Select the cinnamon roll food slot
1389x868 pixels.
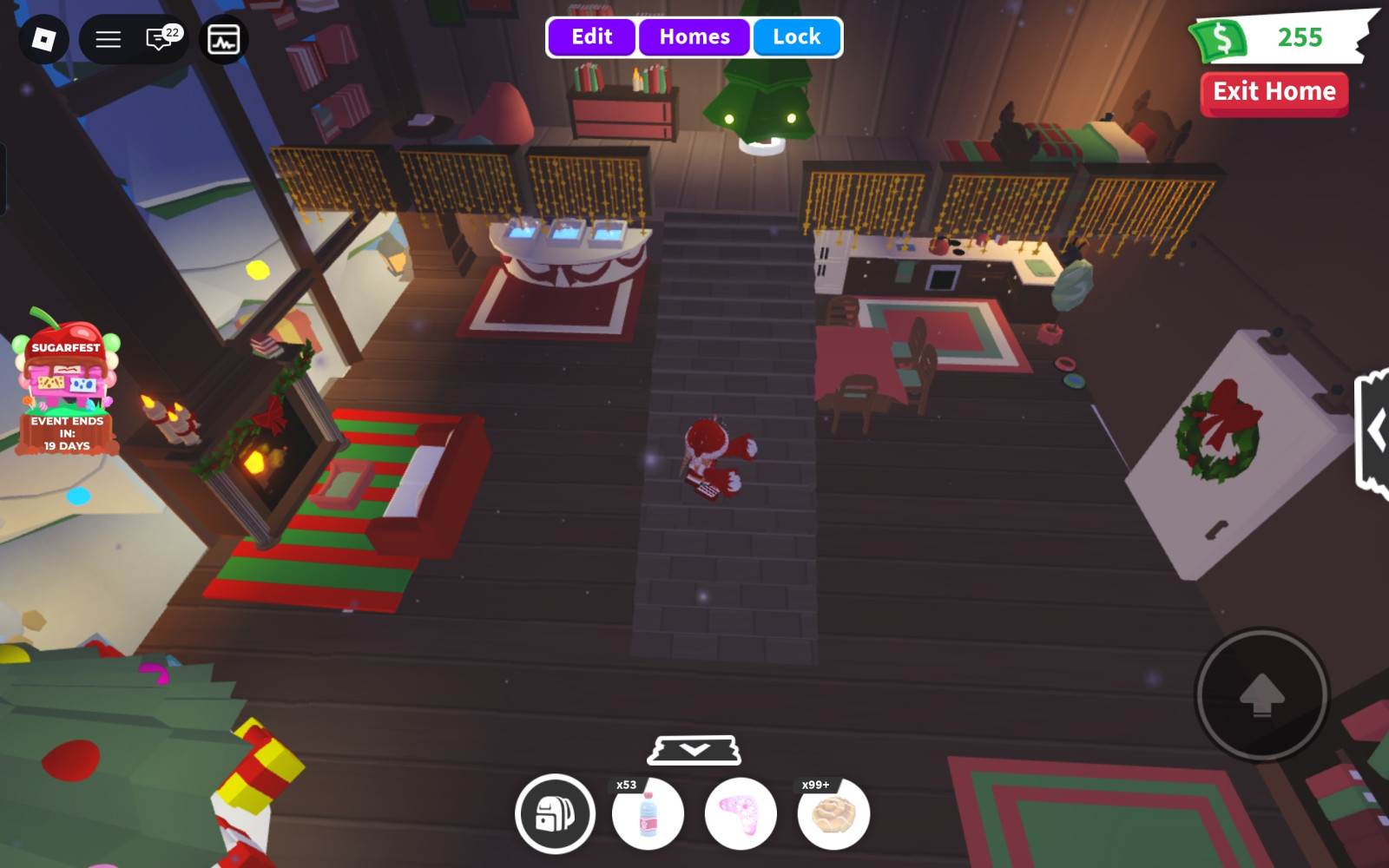tap(833, 814)
